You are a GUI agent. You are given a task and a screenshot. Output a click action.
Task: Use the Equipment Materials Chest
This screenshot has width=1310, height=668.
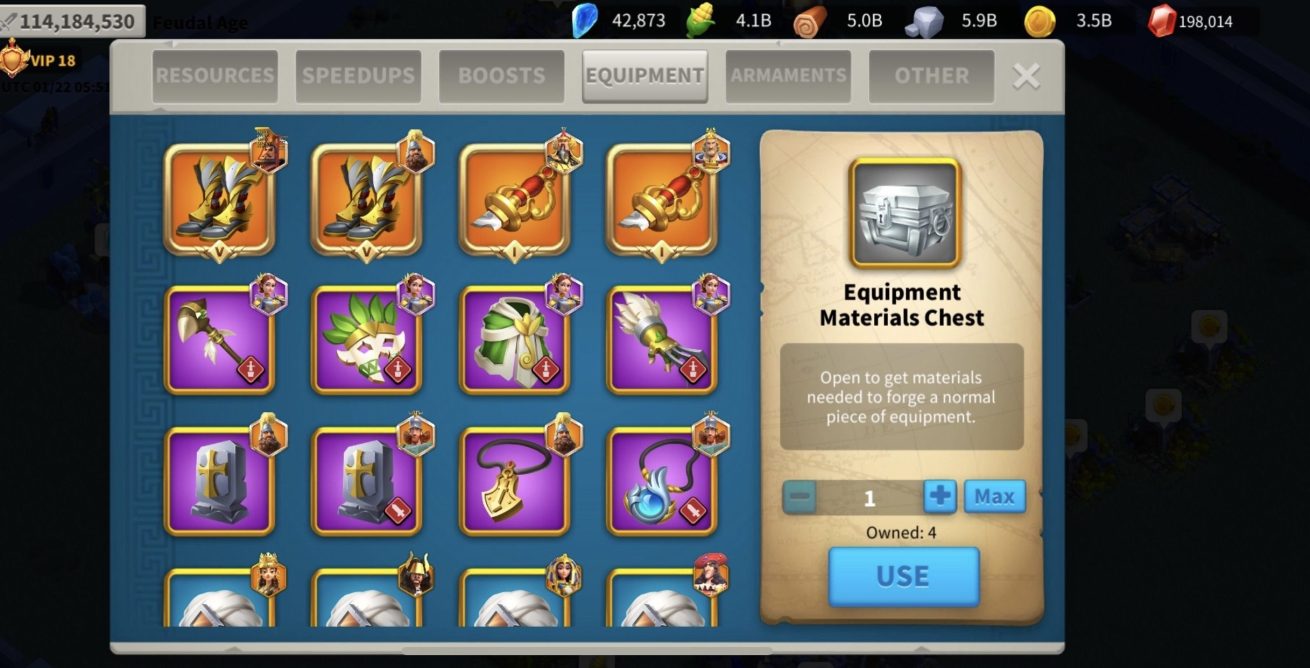coord(903,576)
